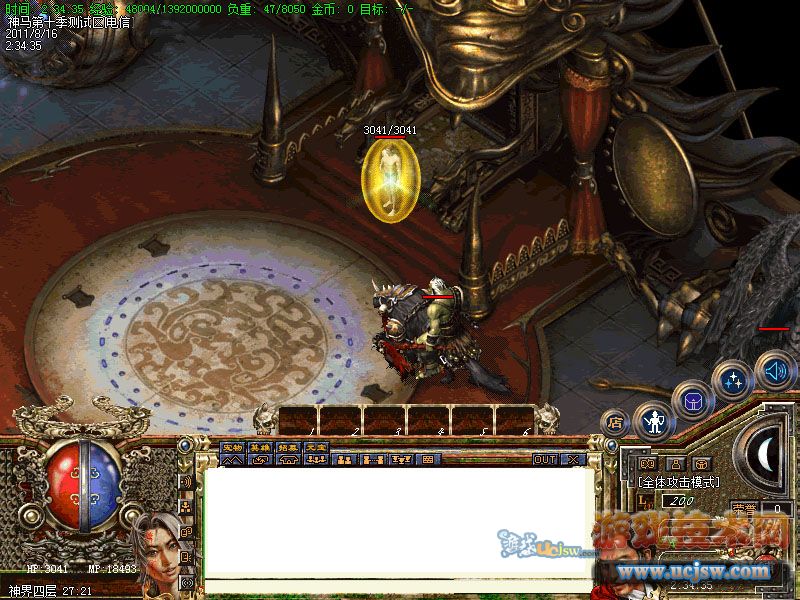Switch to the 英雄 tab
The width and height of the screenshot is (800, 600).
260,446
